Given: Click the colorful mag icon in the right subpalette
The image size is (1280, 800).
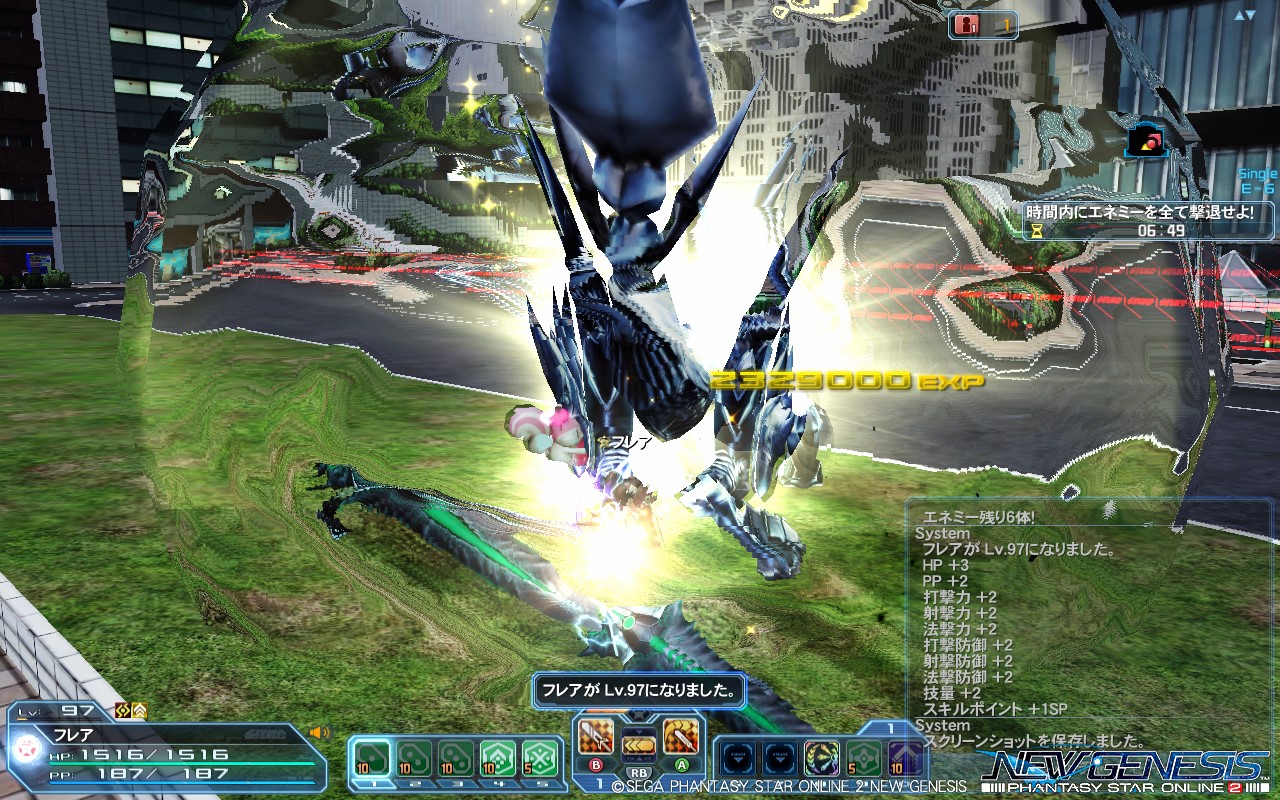Looking at the screenshot, I should coord(822,757).
